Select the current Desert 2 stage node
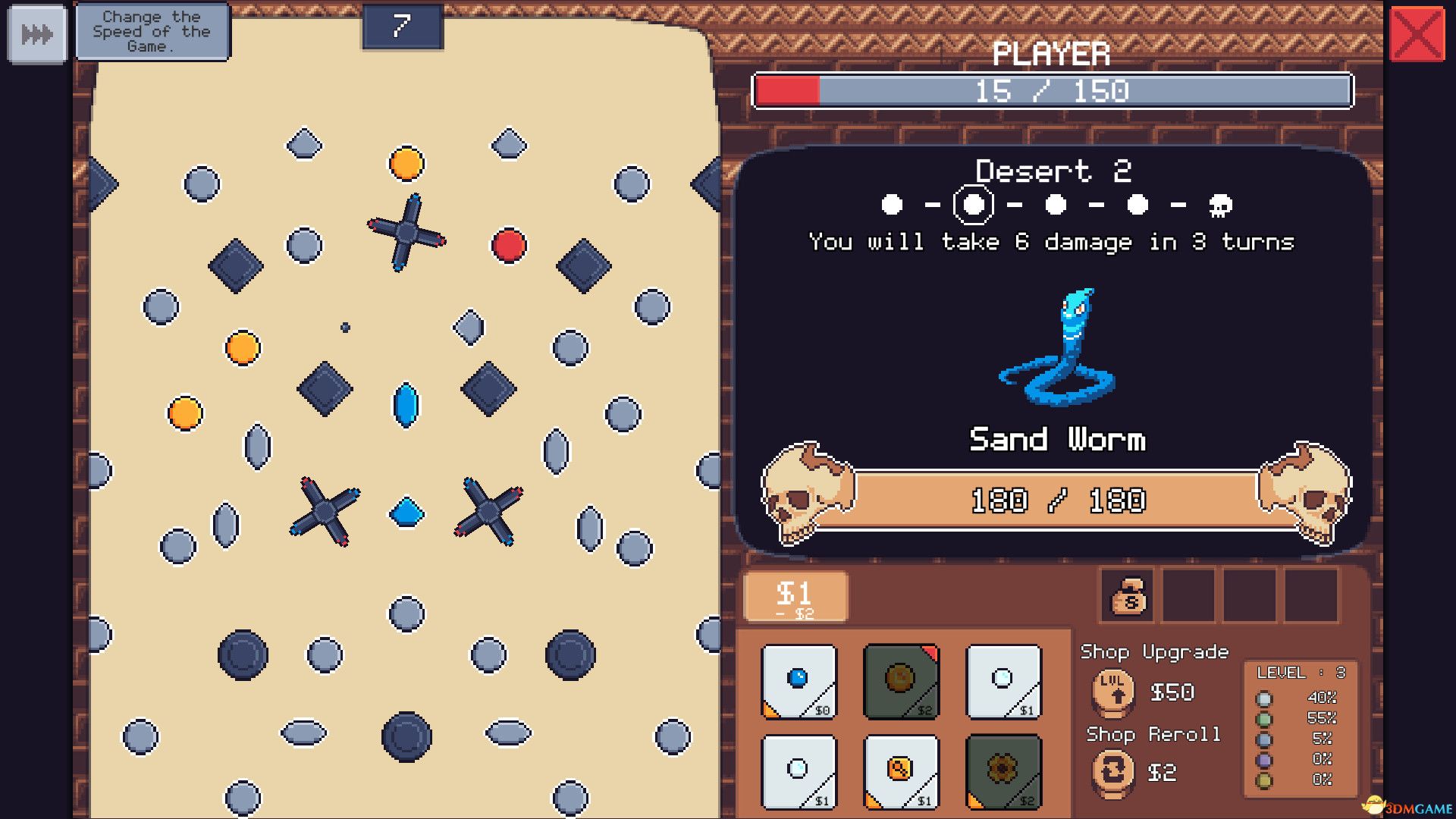The image size is (1456, 819). (973, 204)
